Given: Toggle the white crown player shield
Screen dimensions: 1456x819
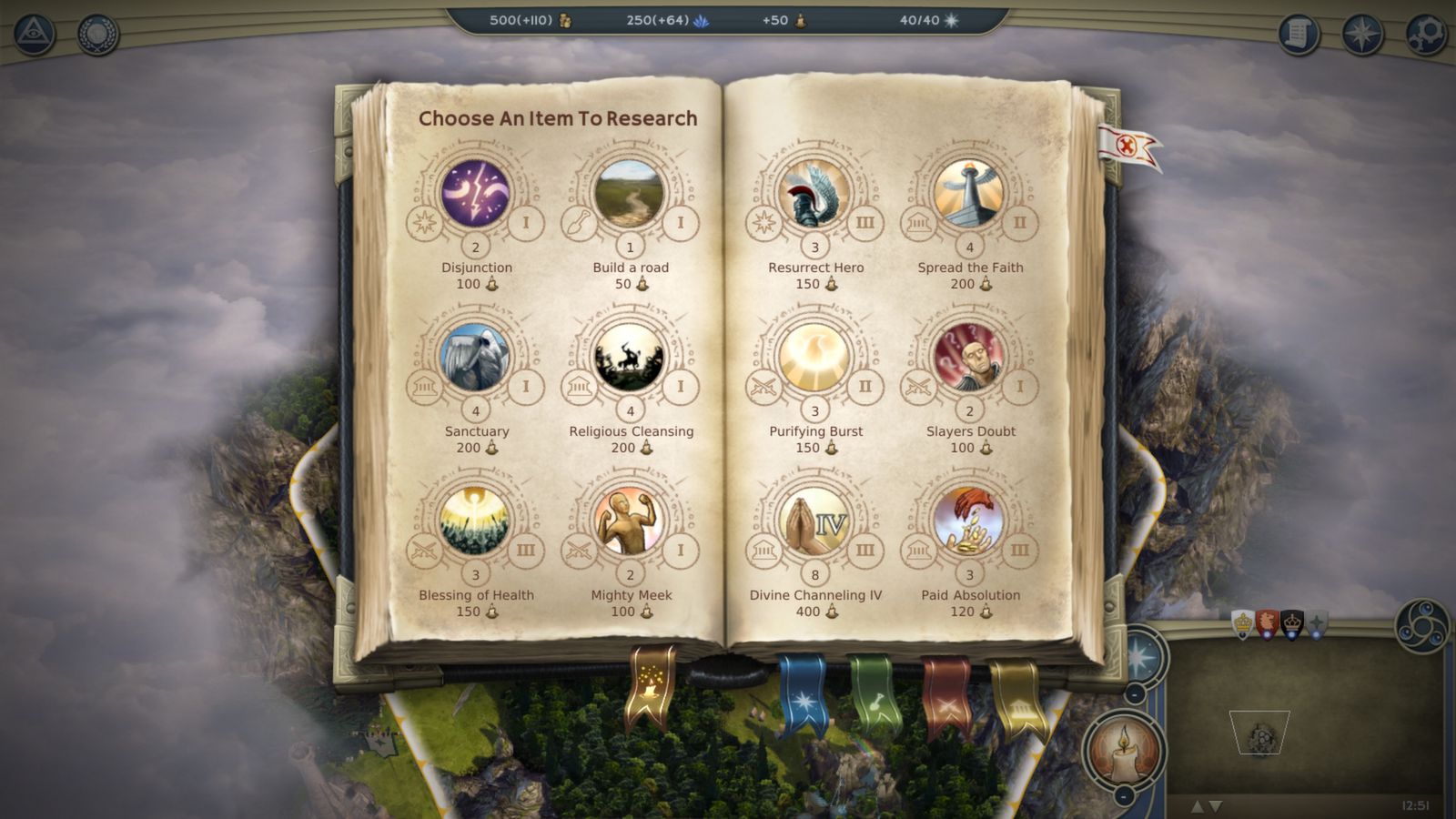Looking at the screenshot, I should [1242, 624].
